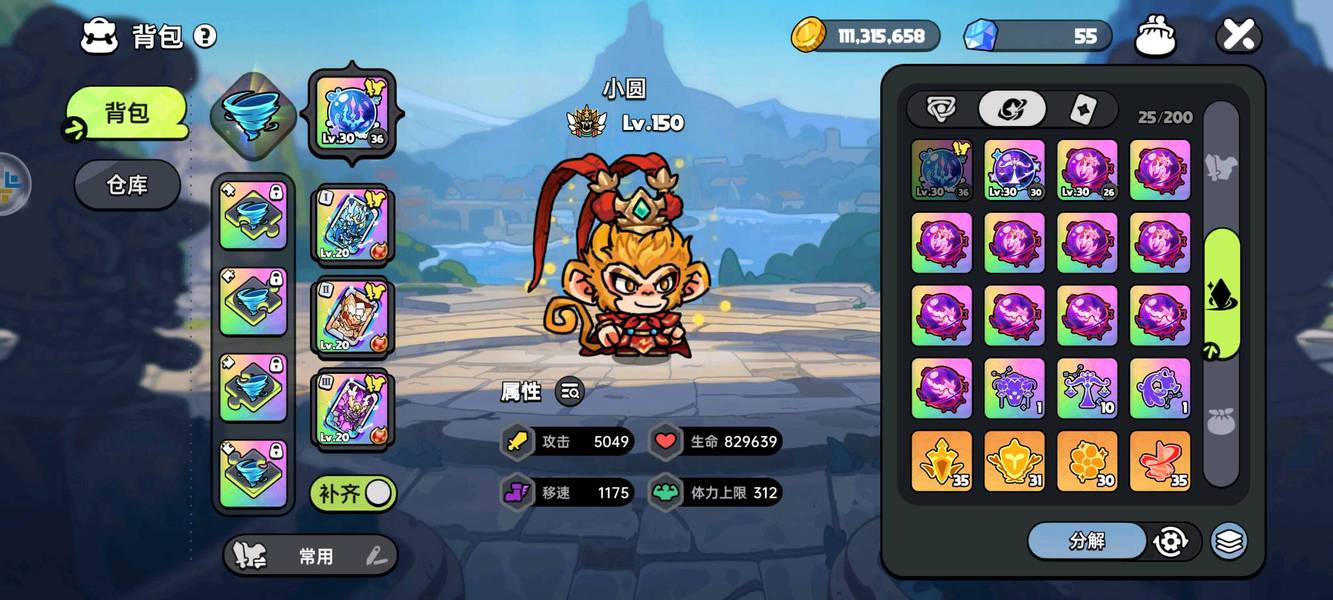Open the 常用 preset selector
Viewport: 1333px width, 600px height.
pyautogui.click(x=311, y=557)
